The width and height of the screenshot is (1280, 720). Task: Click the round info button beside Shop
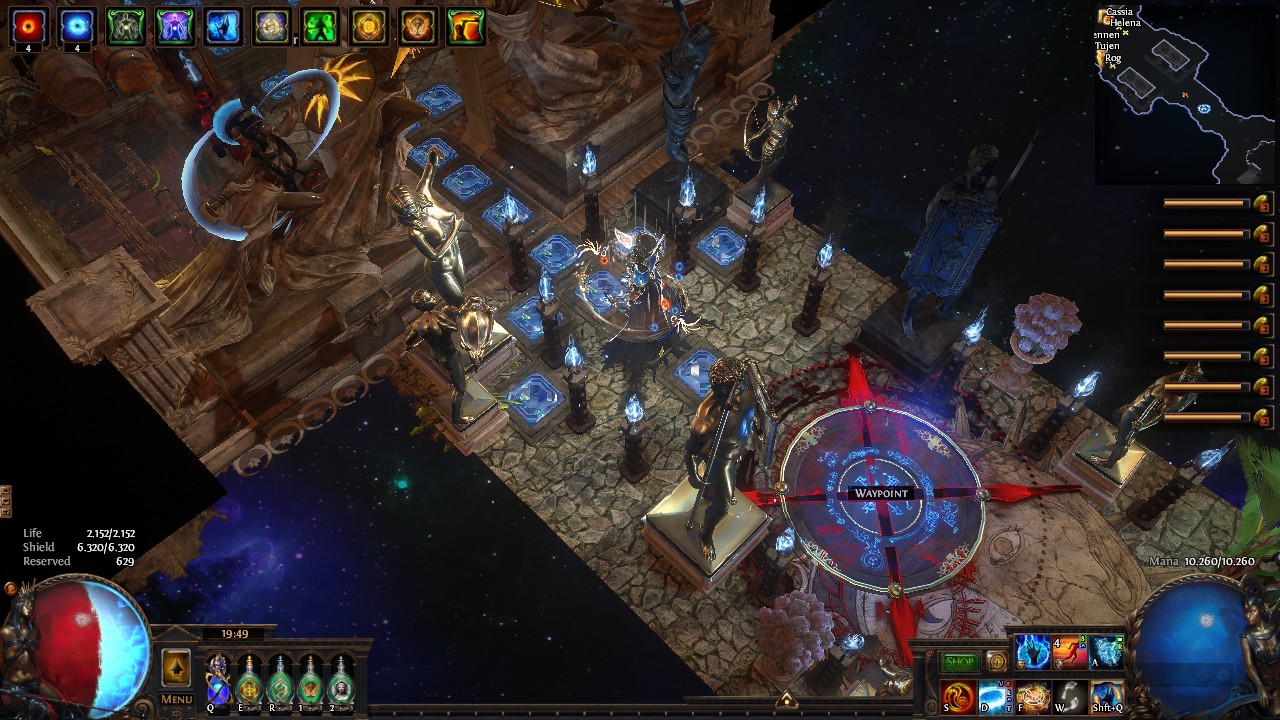pyautogui.click(x=996, y=662)
